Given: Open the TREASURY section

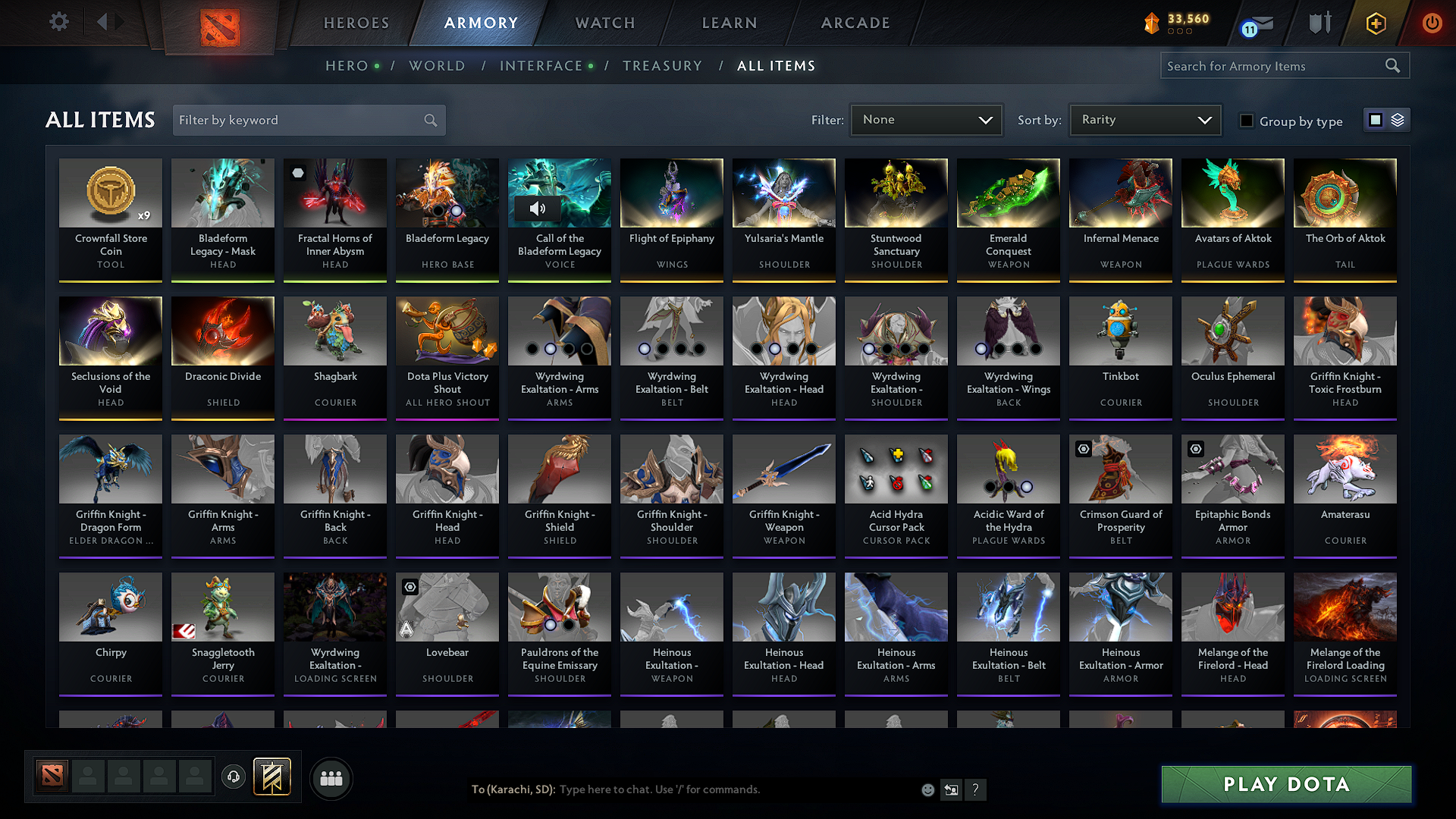Looking at the screenshot, I should pos(662,65).
